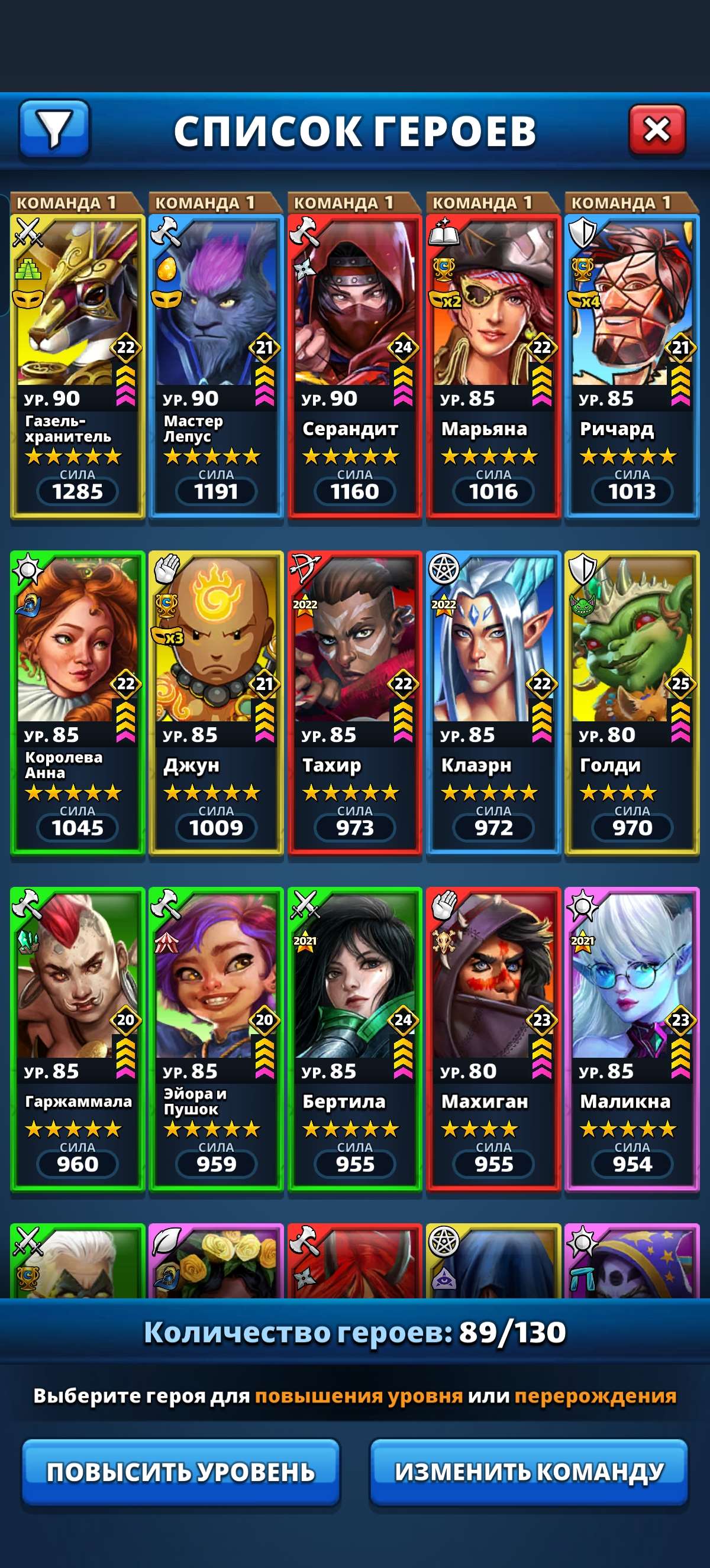The height and width of the screenshot is (1568, 710).
Task: Tap the Изменить команду button
Action: coord(528,1472)
